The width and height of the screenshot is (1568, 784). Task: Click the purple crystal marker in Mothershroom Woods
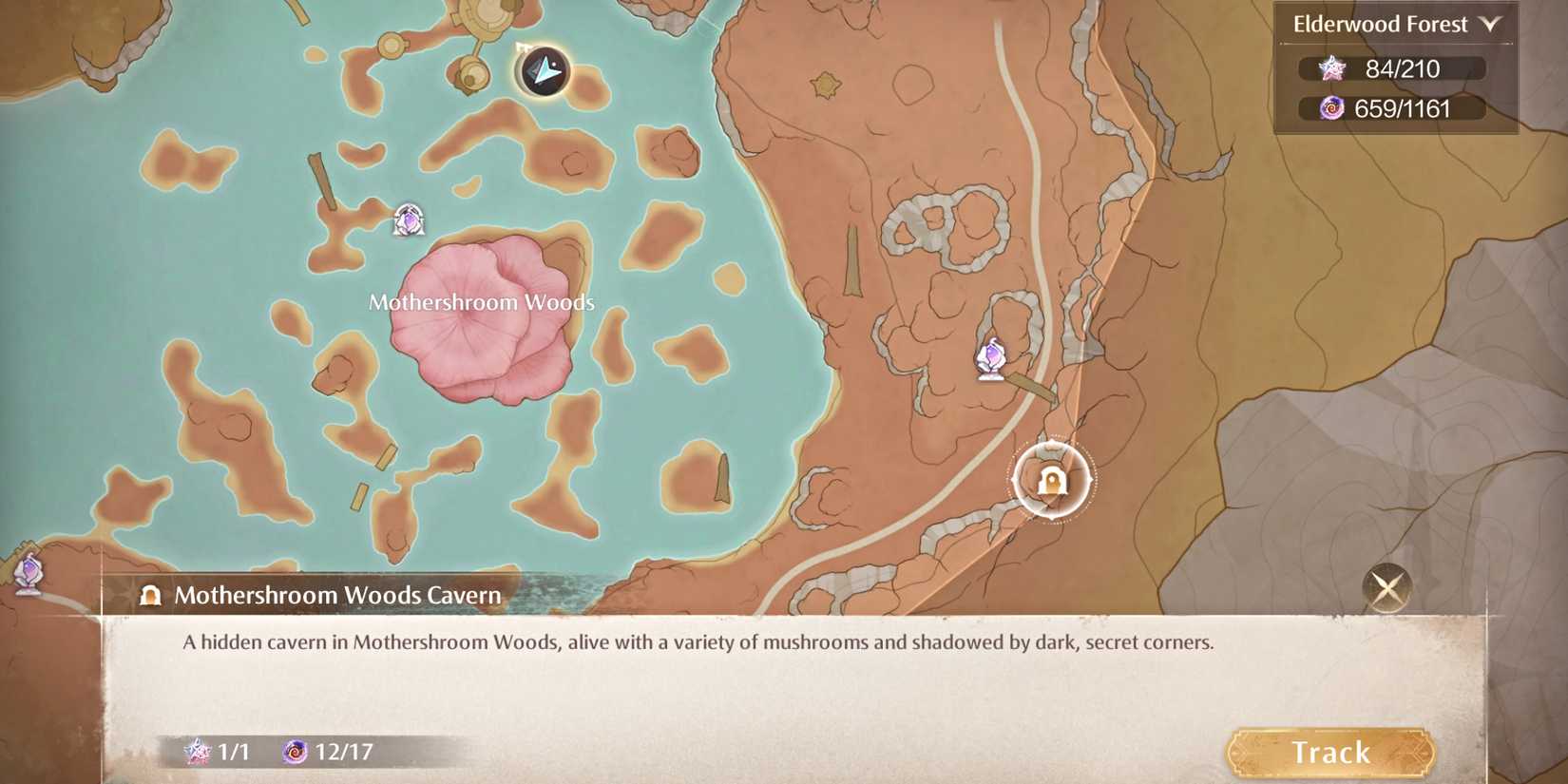pos(407,219)
